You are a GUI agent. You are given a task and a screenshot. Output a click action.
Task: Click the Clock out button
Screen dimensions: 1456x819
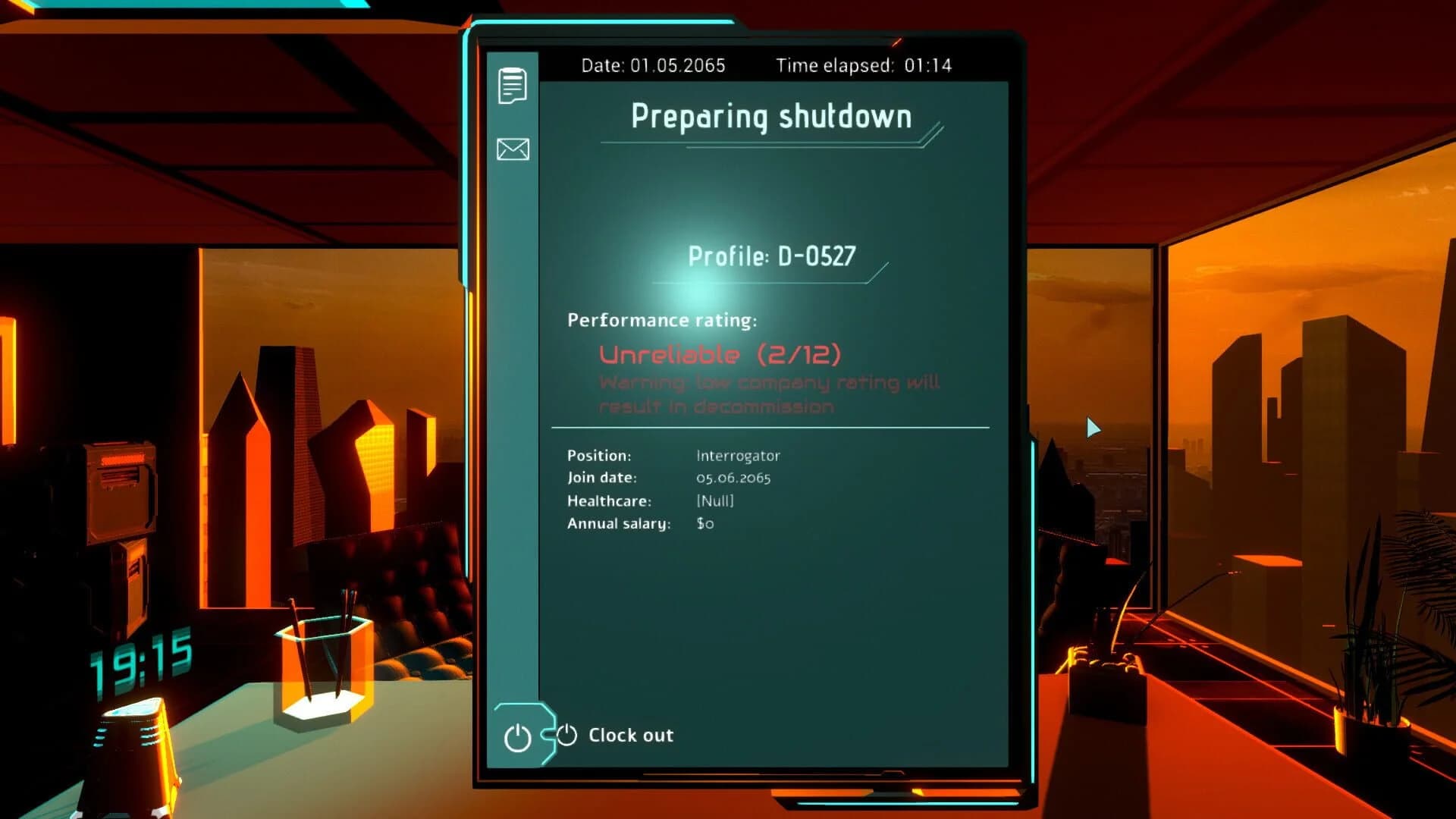point(629,734)
